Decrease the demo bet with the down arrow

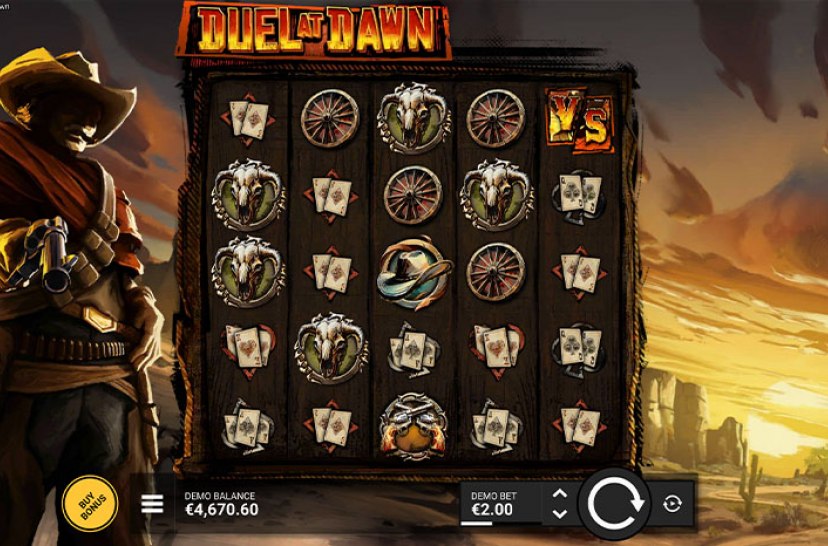point(560,513)
